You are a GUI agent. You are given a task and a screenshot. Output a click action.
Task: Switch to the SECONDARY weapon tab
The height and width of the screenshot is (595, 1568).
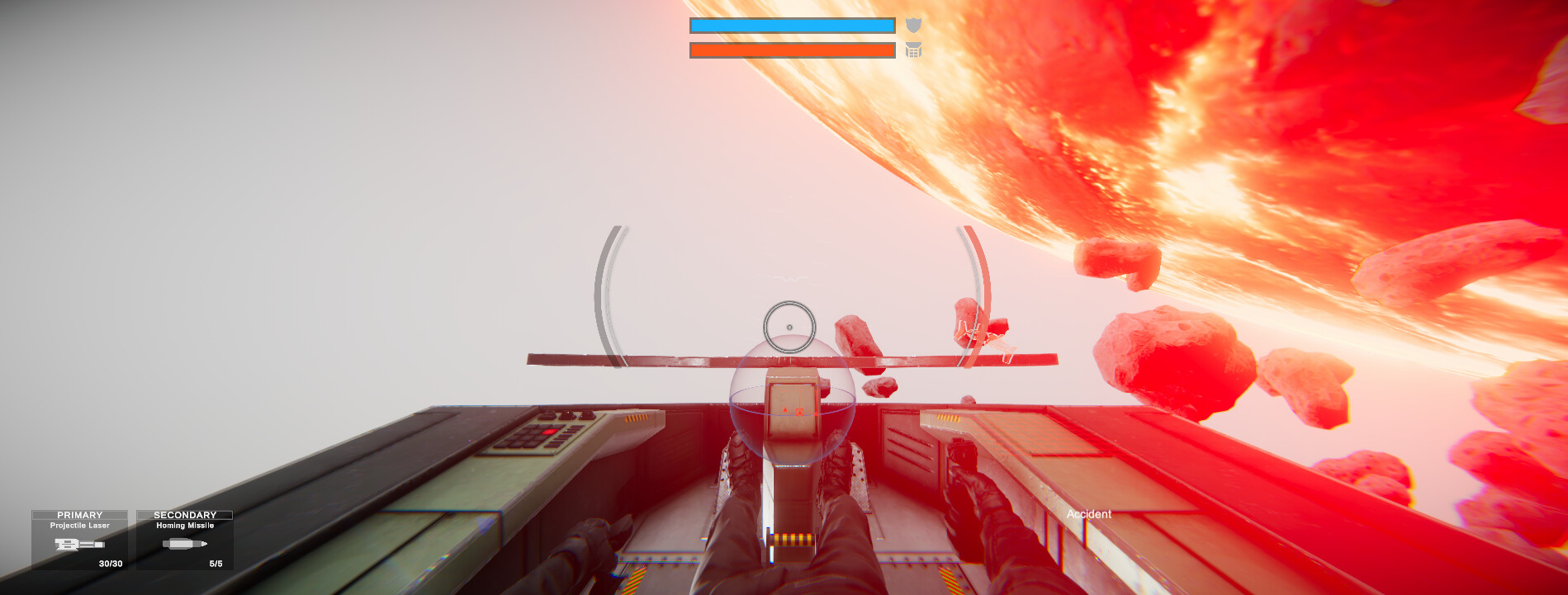(184, 514)
